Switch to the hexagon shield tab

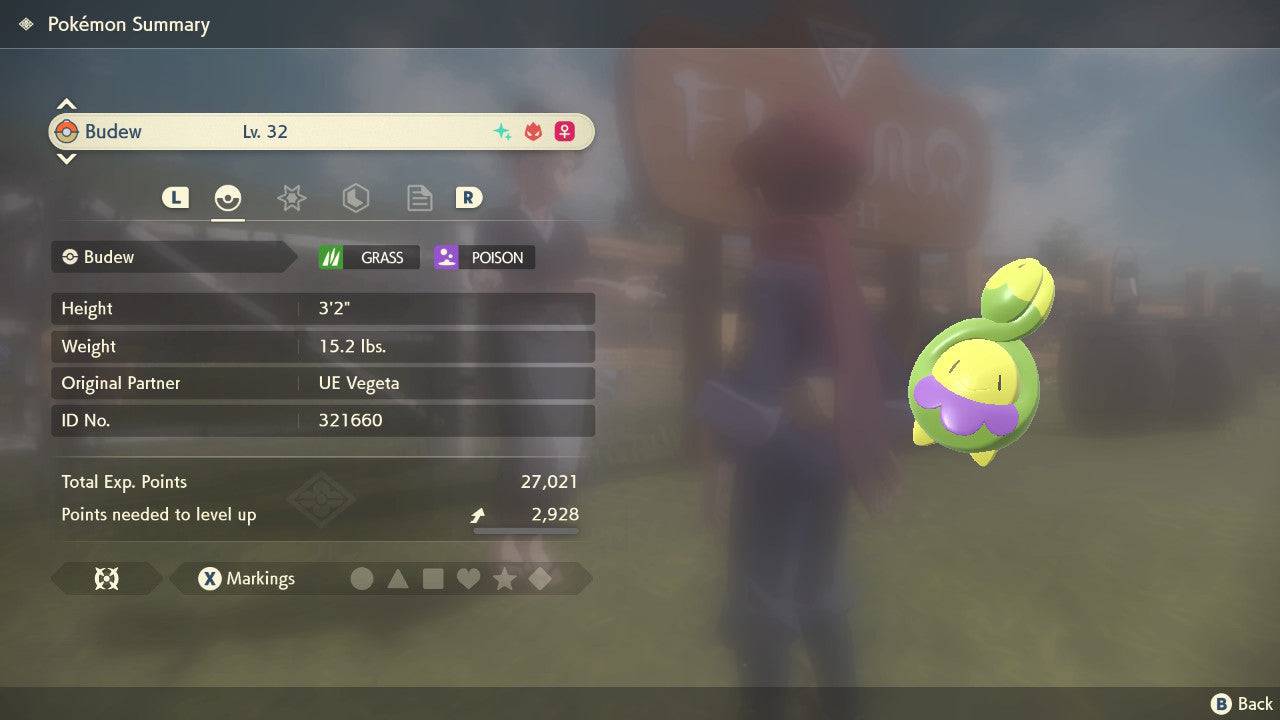(x=355, y=198)
